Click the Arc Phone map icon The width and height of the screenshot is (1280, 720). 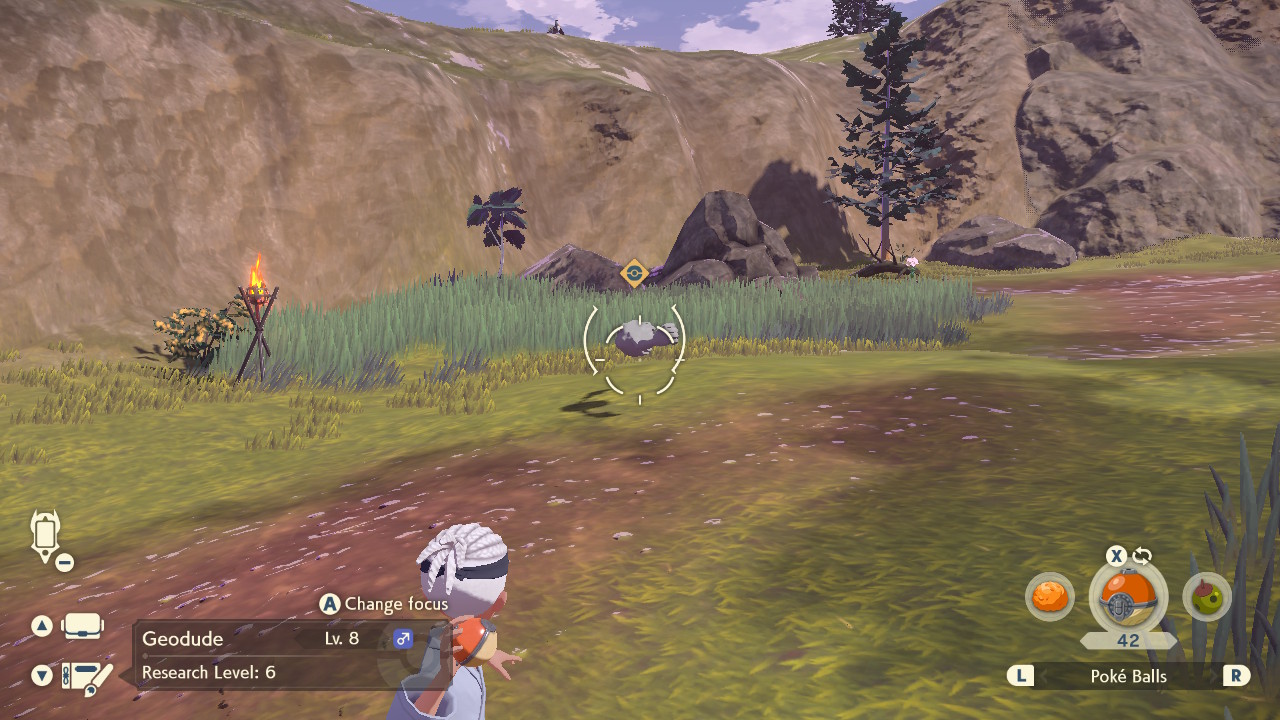click(x=46, y=536)
